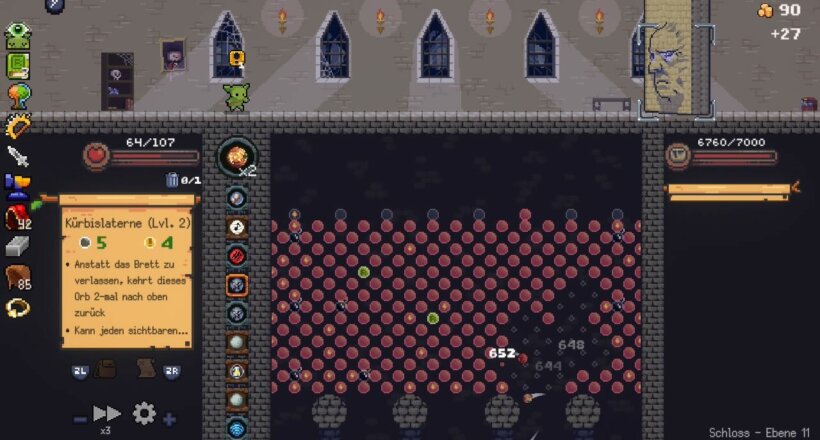820x440 pixels.
Task: Click the orb discard trash can
Action: pos(171,181)
